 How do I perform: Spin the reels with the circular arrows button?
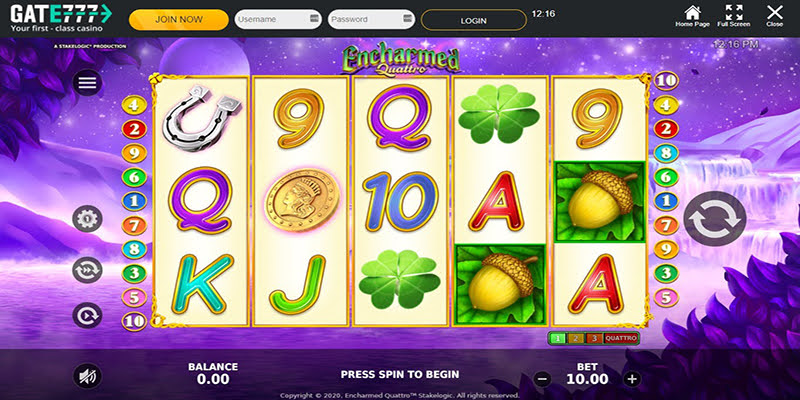(x=714, y=217)
